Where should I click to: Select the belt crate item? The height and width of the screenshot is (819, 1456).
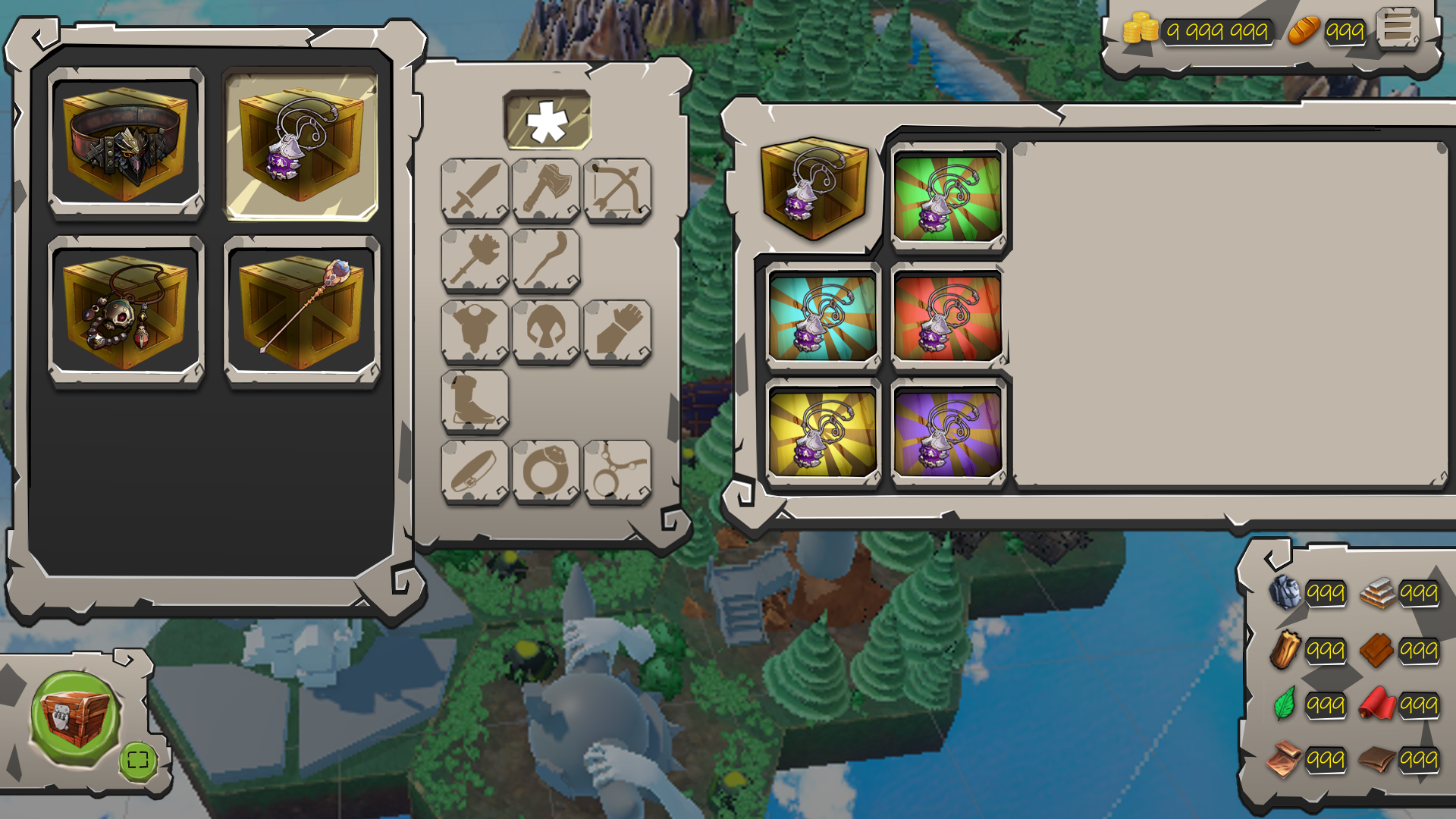[126, 143]
